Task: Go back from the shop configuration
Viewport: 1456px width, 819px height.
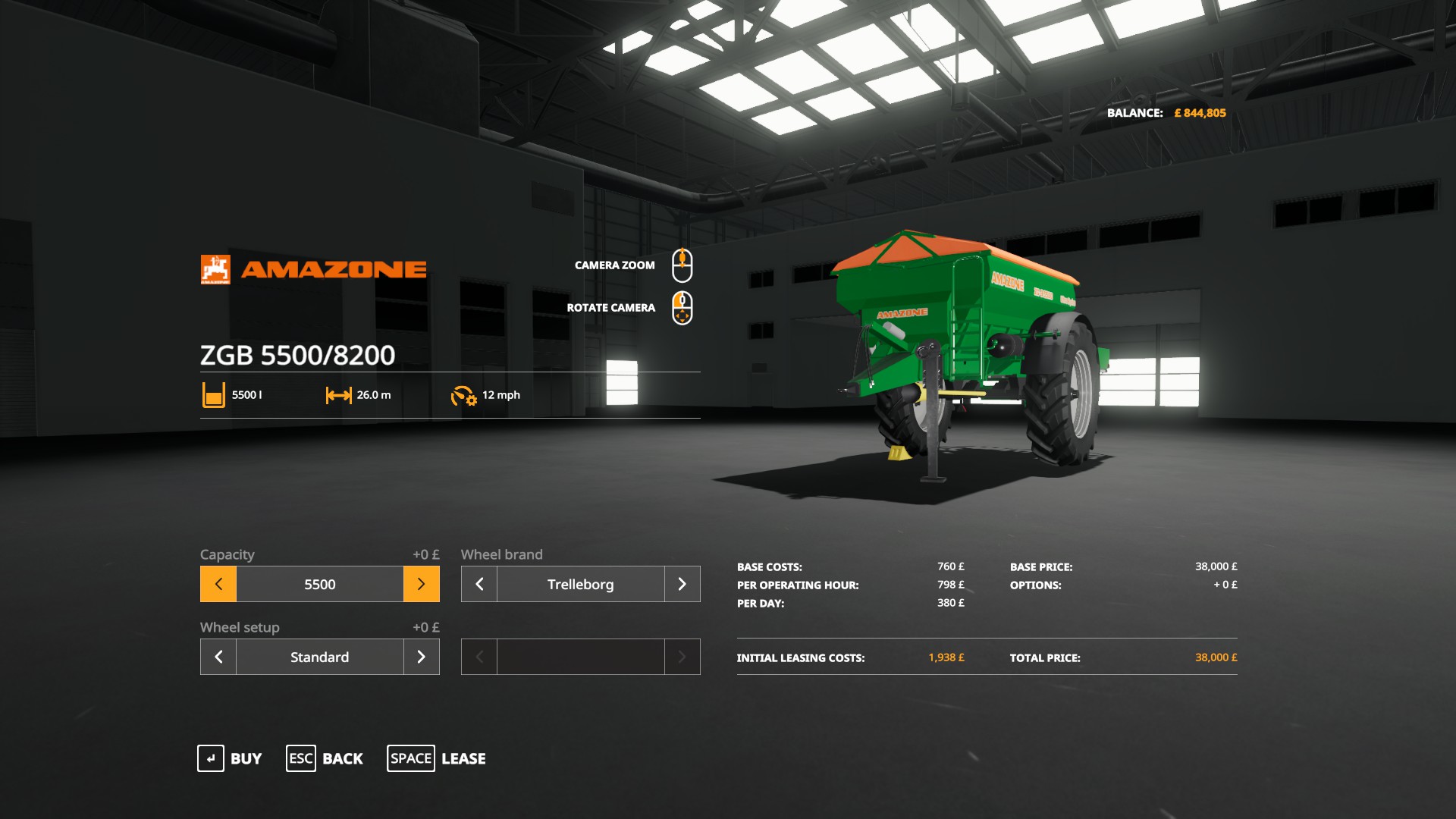Action: [325, 758]
